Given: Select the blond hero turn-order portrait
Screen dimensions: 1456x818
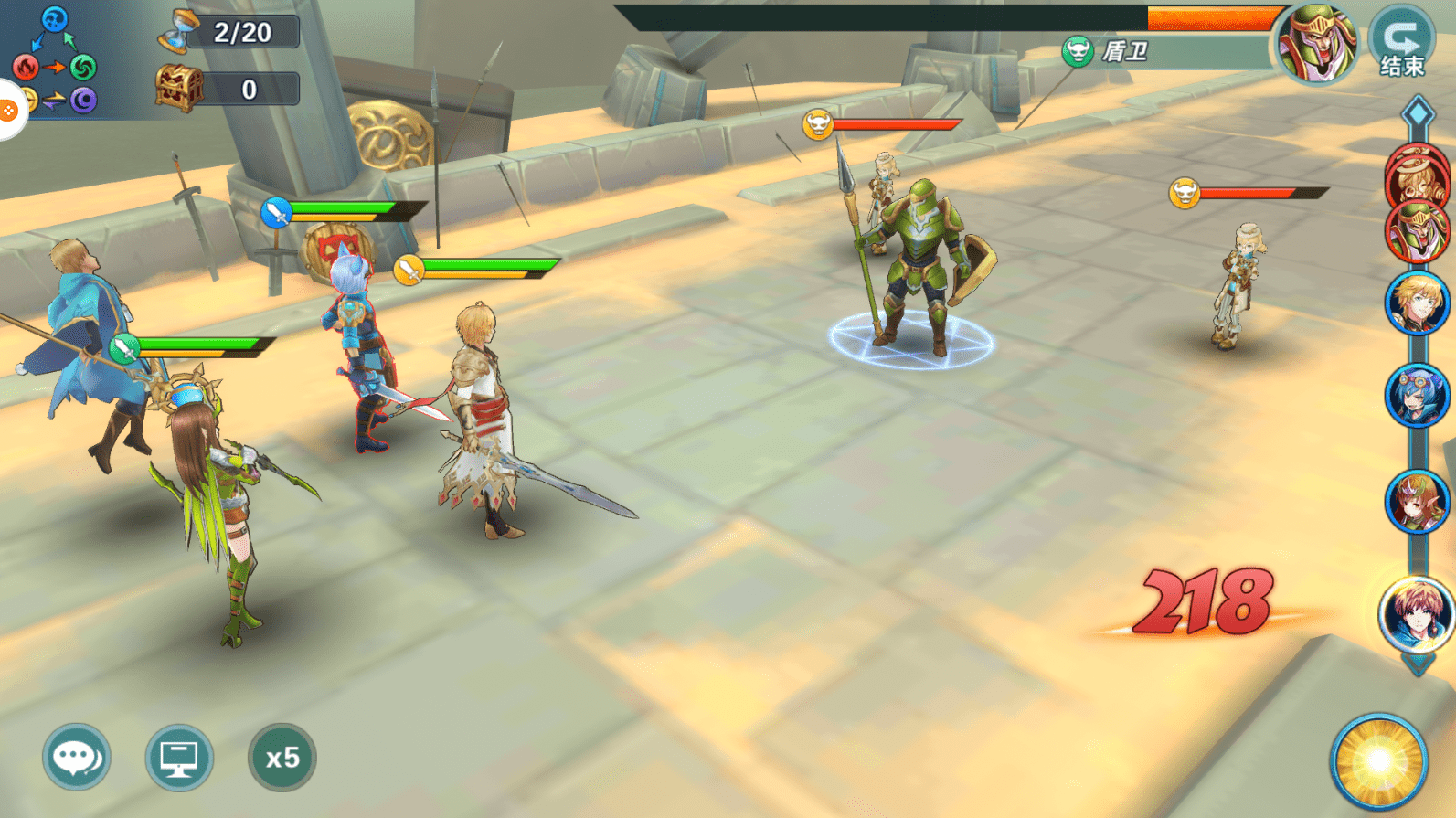Looking at the screenshot, I should tap(1417, 304).
